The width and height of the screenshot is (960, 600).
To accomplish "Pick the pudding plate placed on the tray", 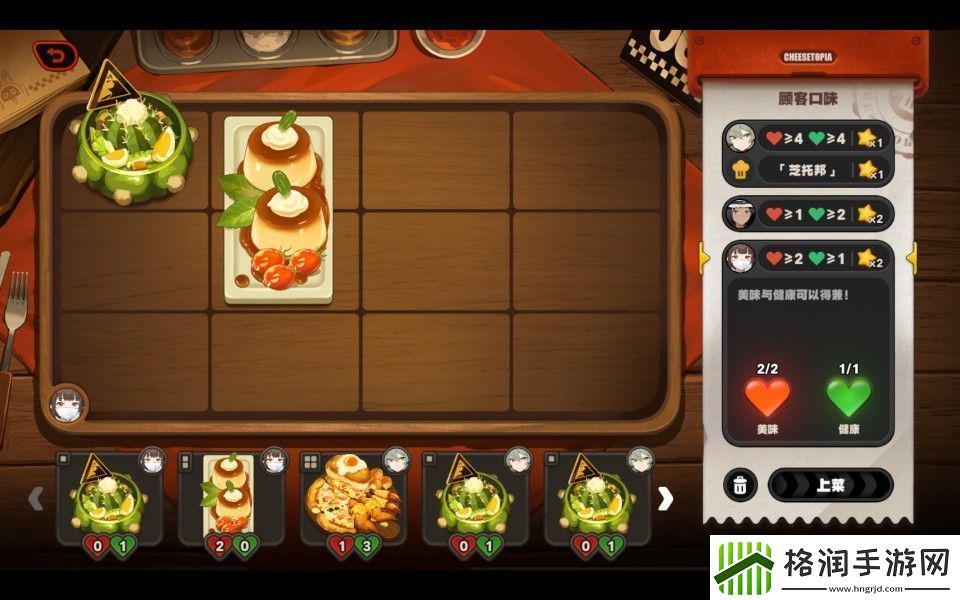I will tap(277, 210).
